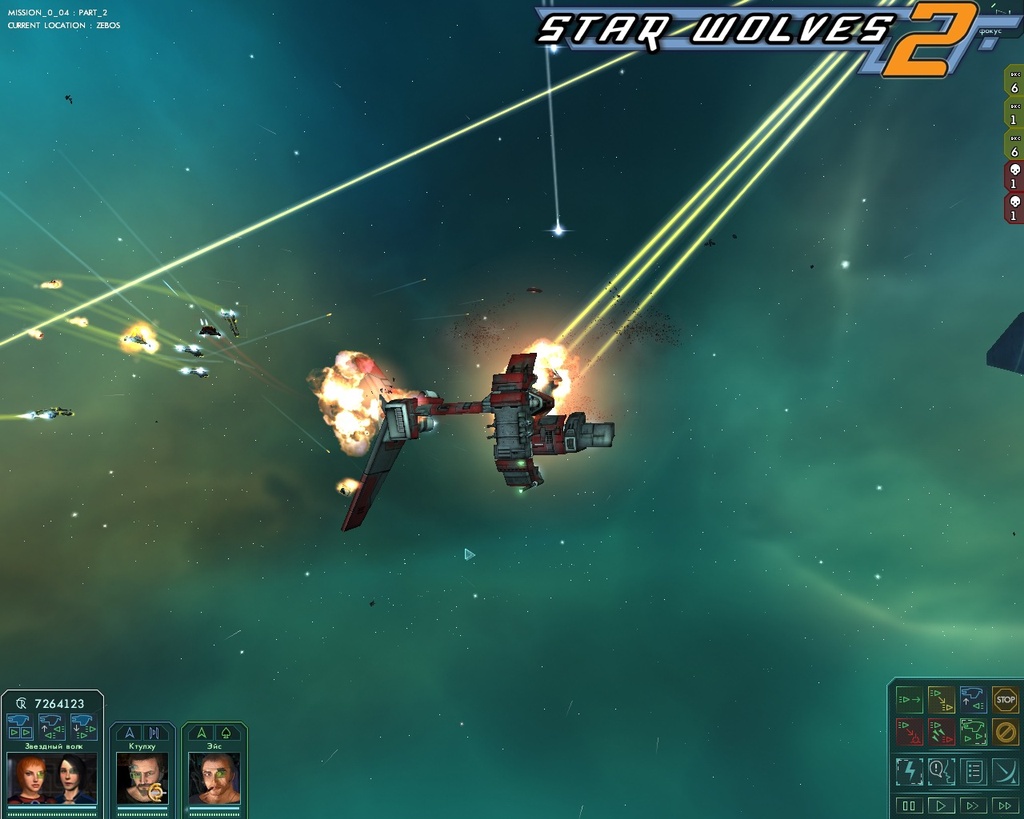This screenshot has width=1024, height=819.
Task: Select pilot Ктулху's portrait
Action: point(142,779)
